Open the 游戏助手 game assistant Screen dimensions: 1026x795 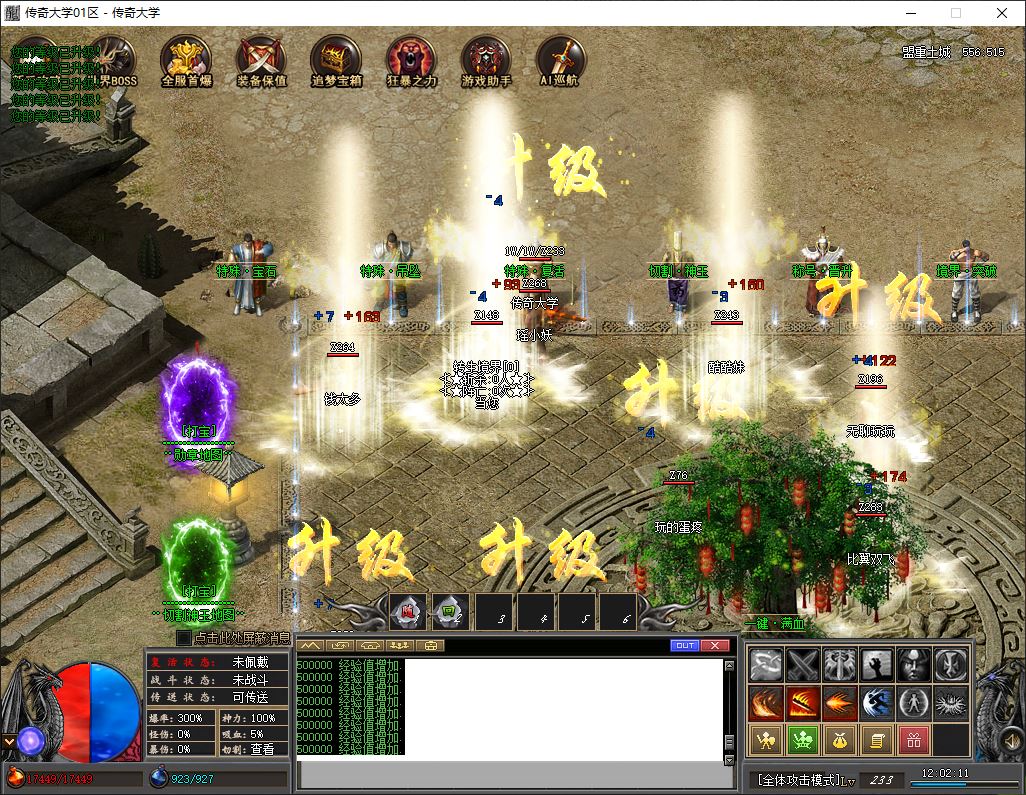pos(486,58)
